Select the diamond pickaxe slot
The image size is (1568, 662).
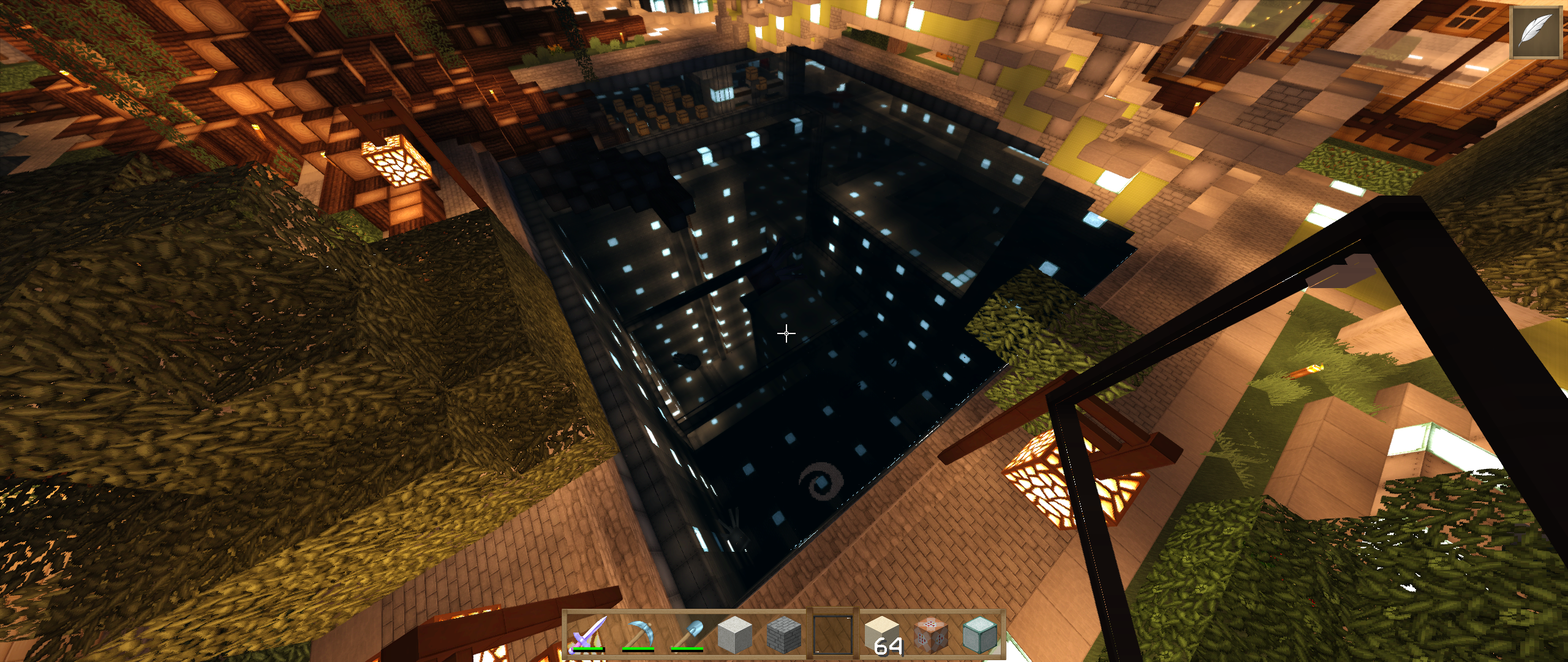(x=637, y=634)
